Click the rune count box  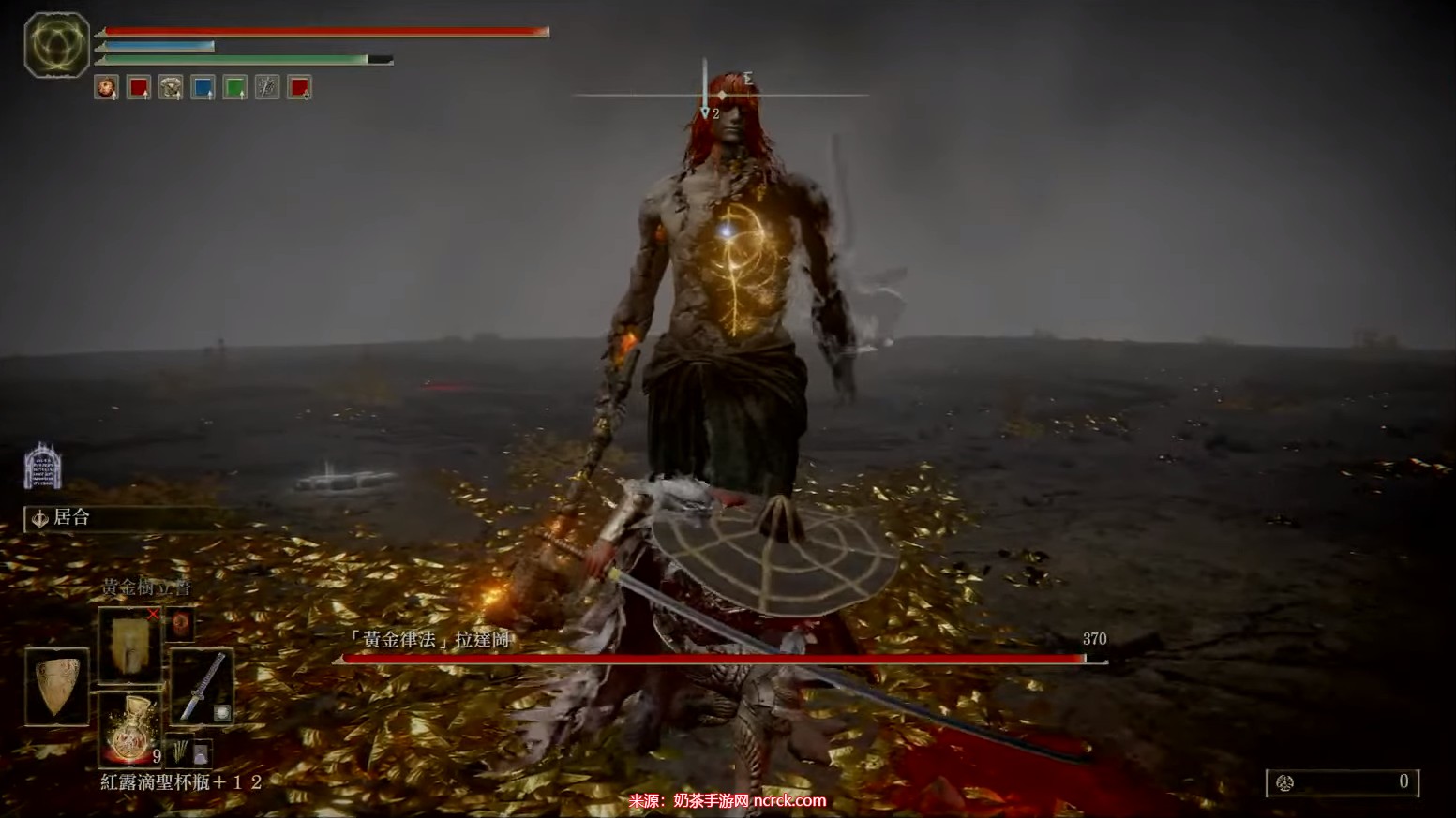(1342, 782)
